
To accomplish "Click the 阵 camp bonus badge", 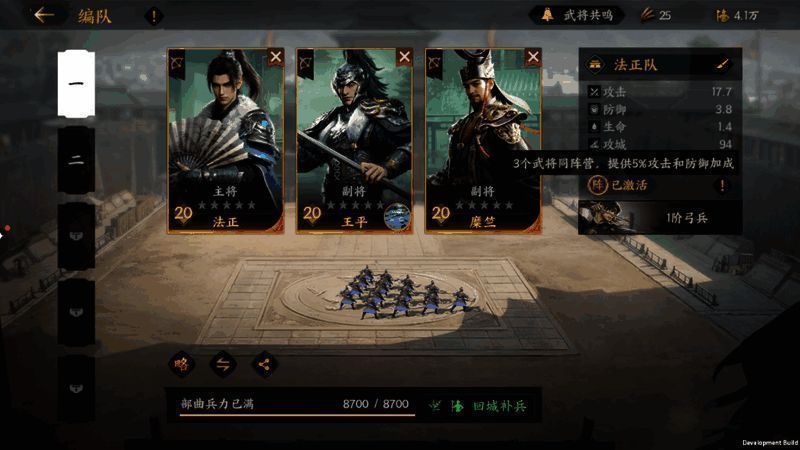I will [597, 185].
